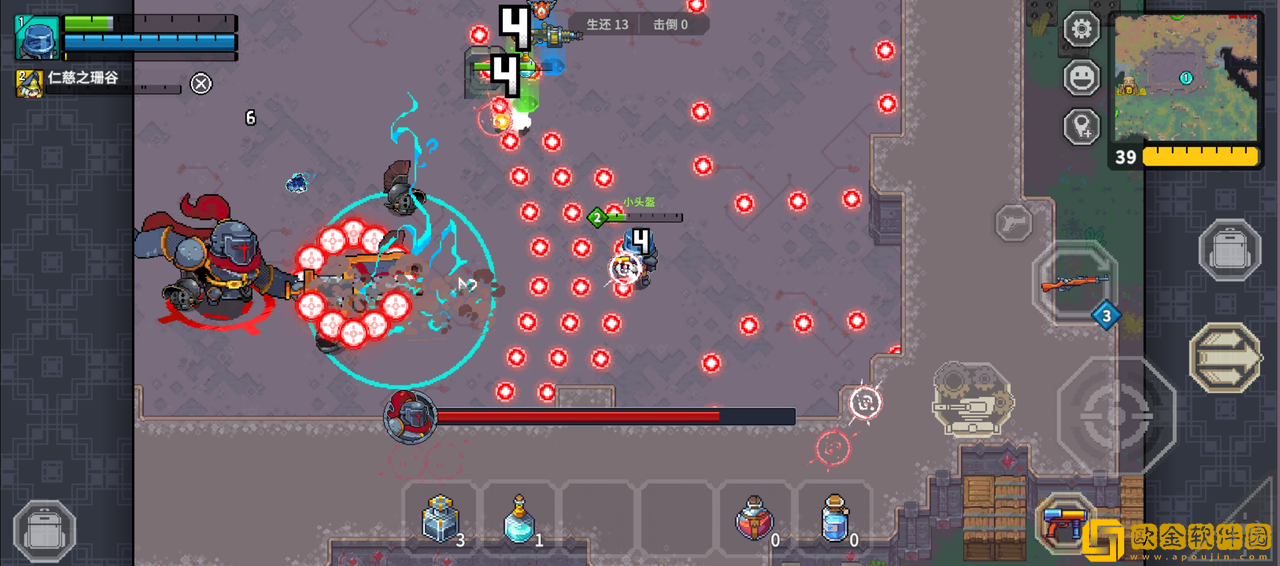Use the crystal cube item with count 3
Viewport: 1280px width, 566px height.
click(x=441, y=519)
